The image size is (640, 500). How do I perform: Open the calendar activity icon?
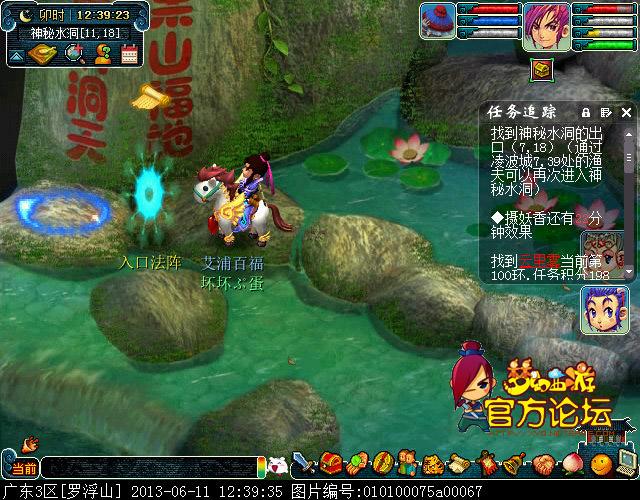[129, 53]
